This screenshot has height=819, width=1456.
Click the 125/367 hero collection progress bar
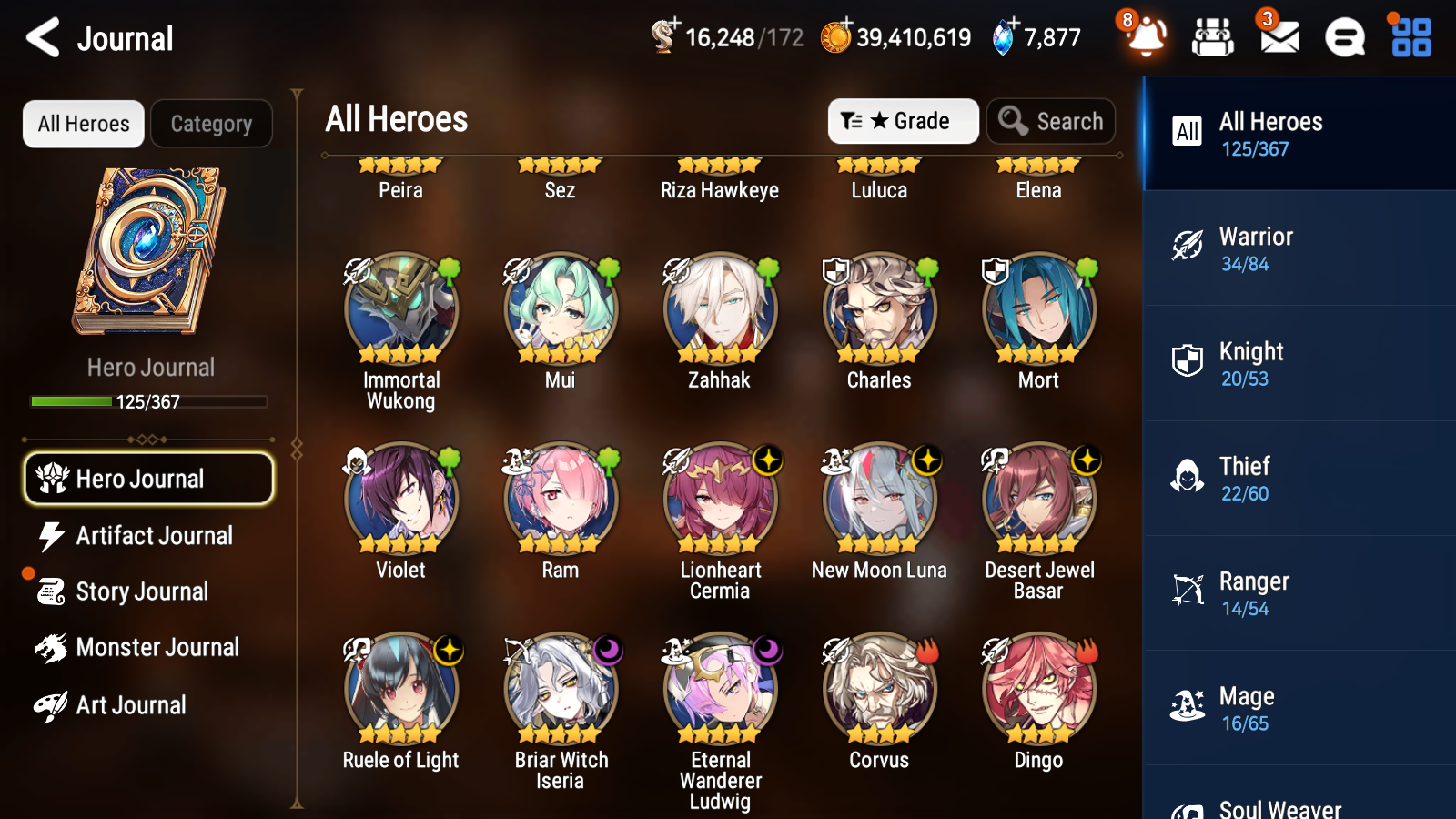click(x=149, y=400)
